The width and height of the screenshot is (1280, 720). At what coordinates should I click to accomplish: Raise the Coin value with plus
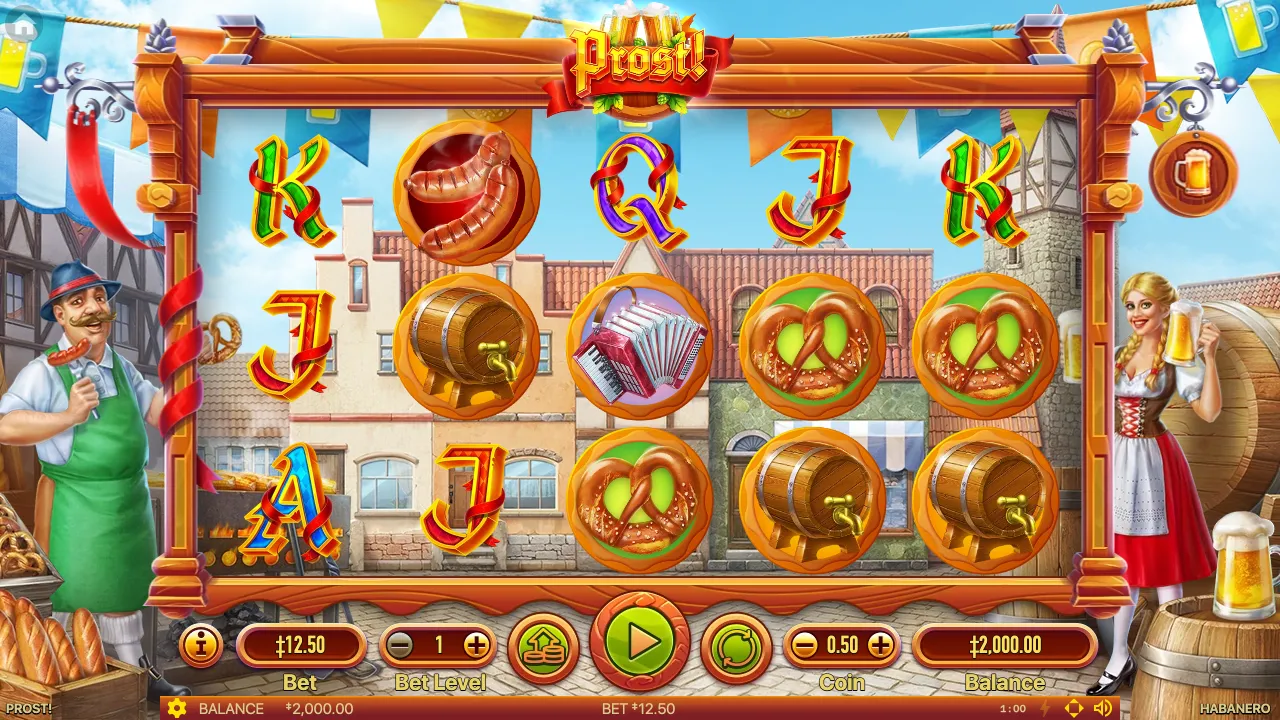coord(880,646)
